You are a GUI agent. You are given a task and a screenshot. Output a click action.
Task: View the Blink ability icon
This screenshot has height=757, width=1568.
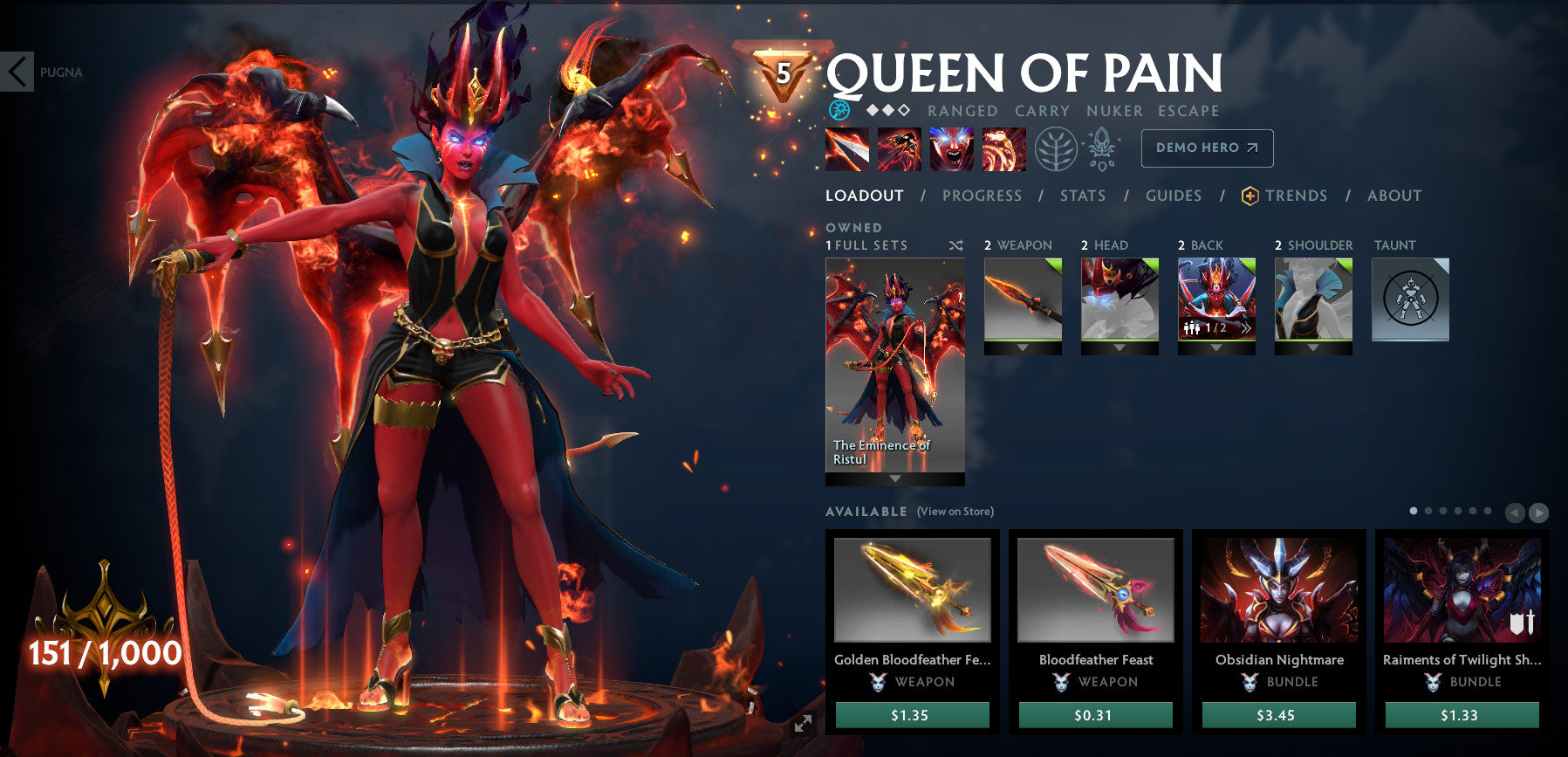click(x=900, y=148)
